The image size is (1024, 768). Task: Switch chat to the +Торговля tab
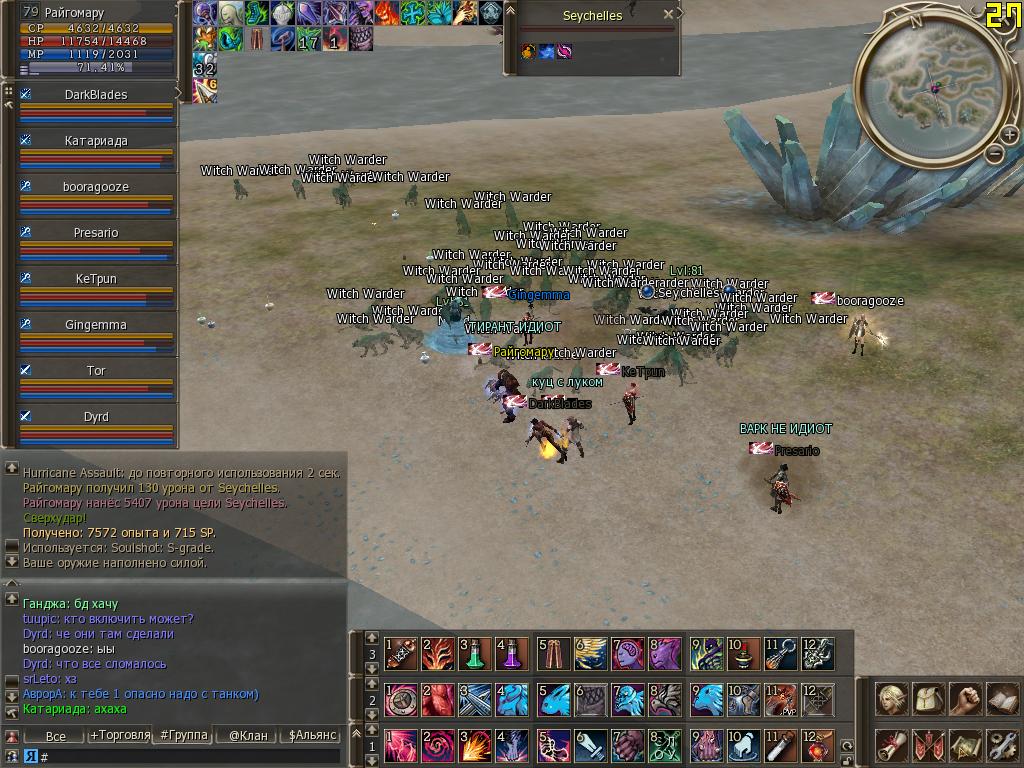pos(120,736)
